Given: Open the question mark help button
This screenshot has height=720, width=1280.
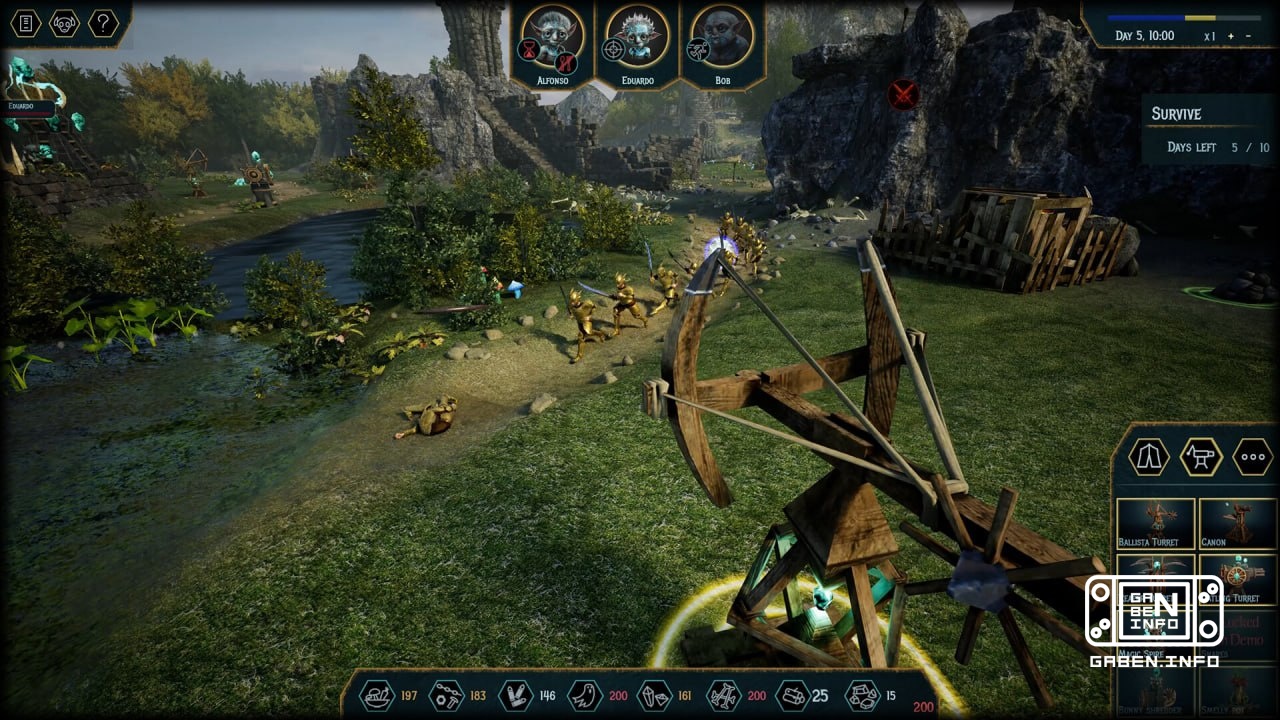Looking at the screenshot, I should pyautogui.click(x=103, y=23).
